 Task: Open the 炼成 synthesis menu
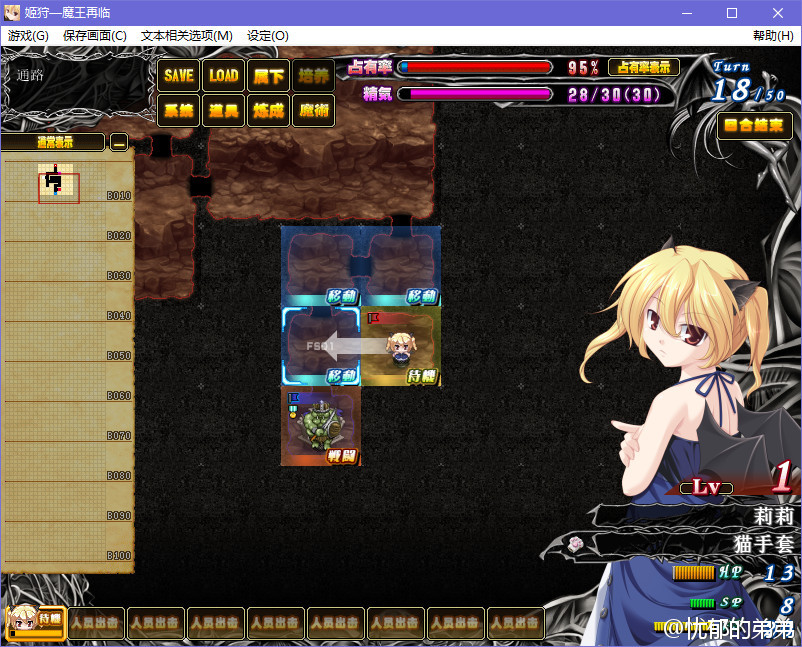point(268,110)
